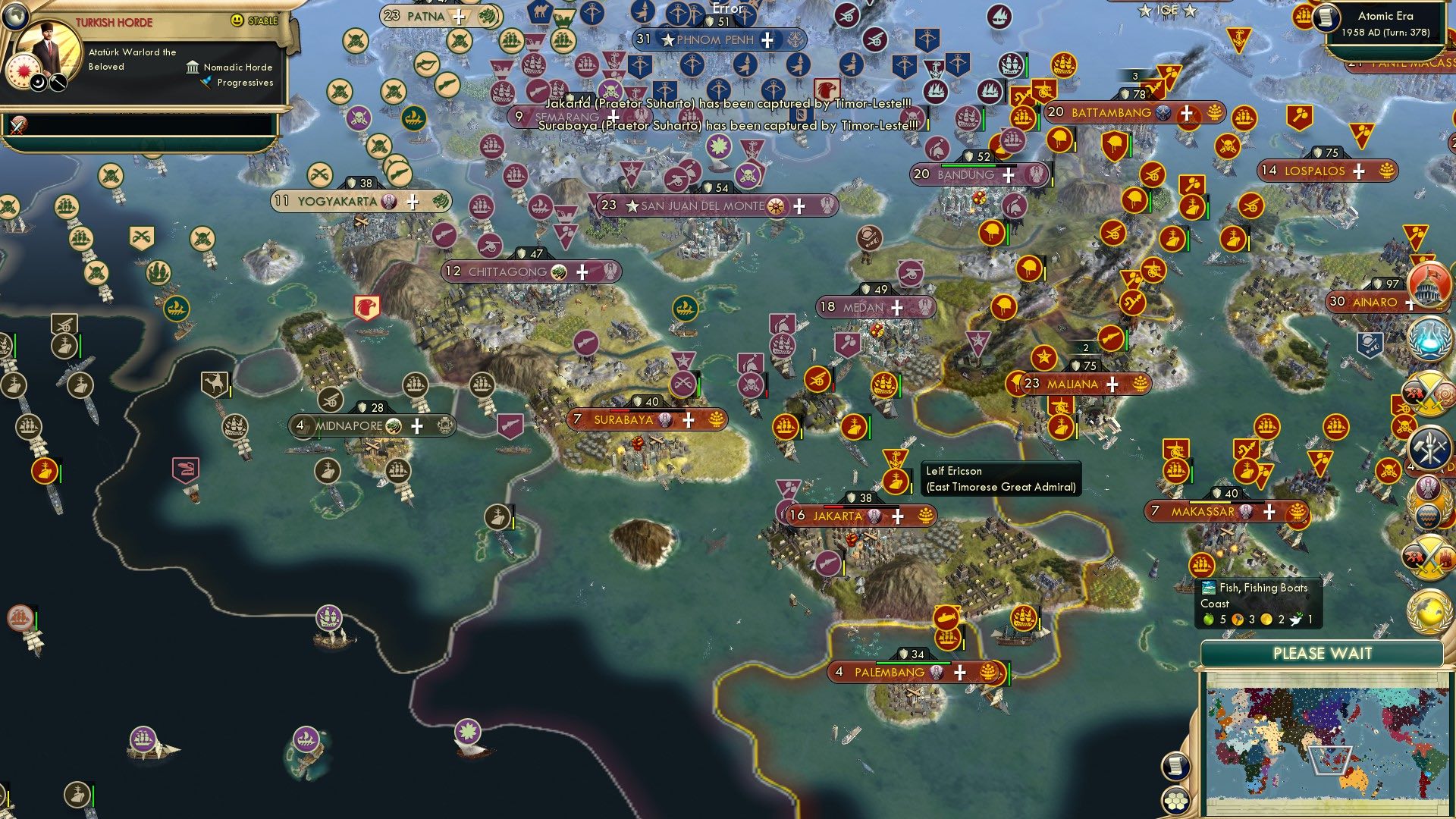Click the globe icon in top-left corner
The height and width of the screenshot is (819, 1456).
click(15, 15)
